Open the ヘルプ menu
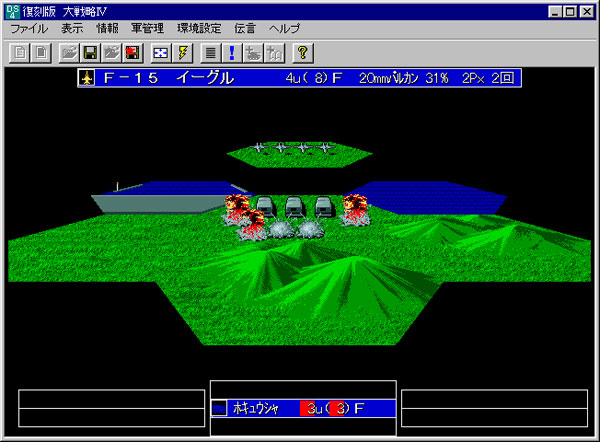 click(285, 29)
